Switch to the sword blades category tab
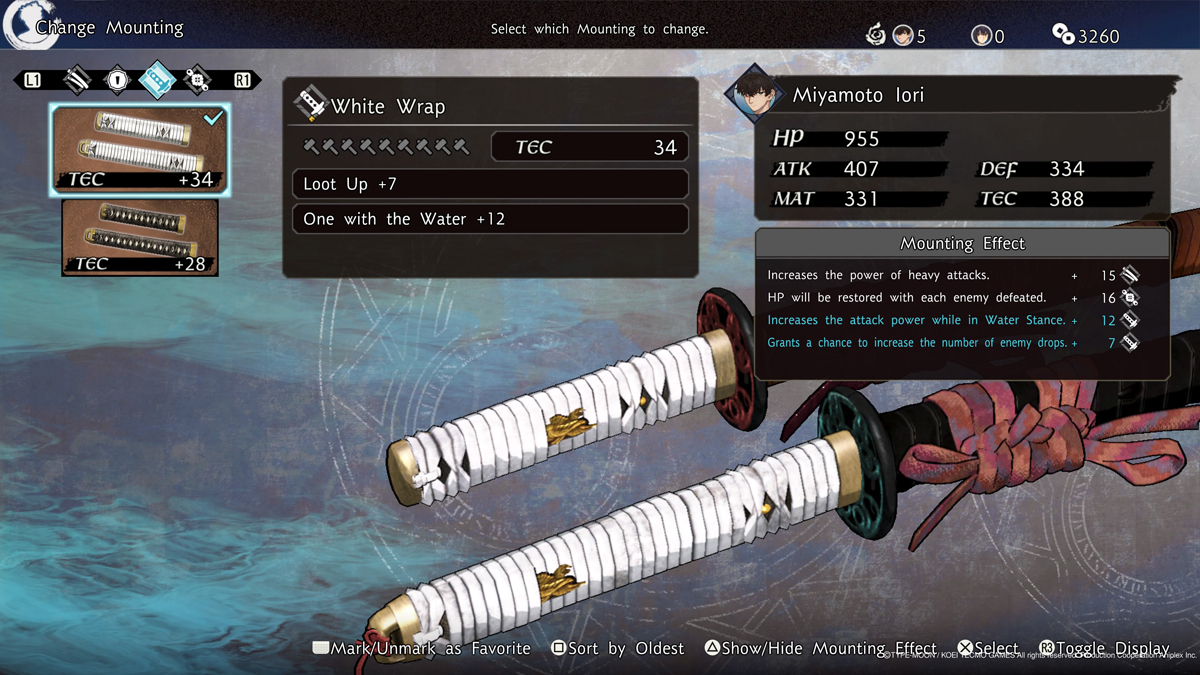 click(x=77, y=80)
